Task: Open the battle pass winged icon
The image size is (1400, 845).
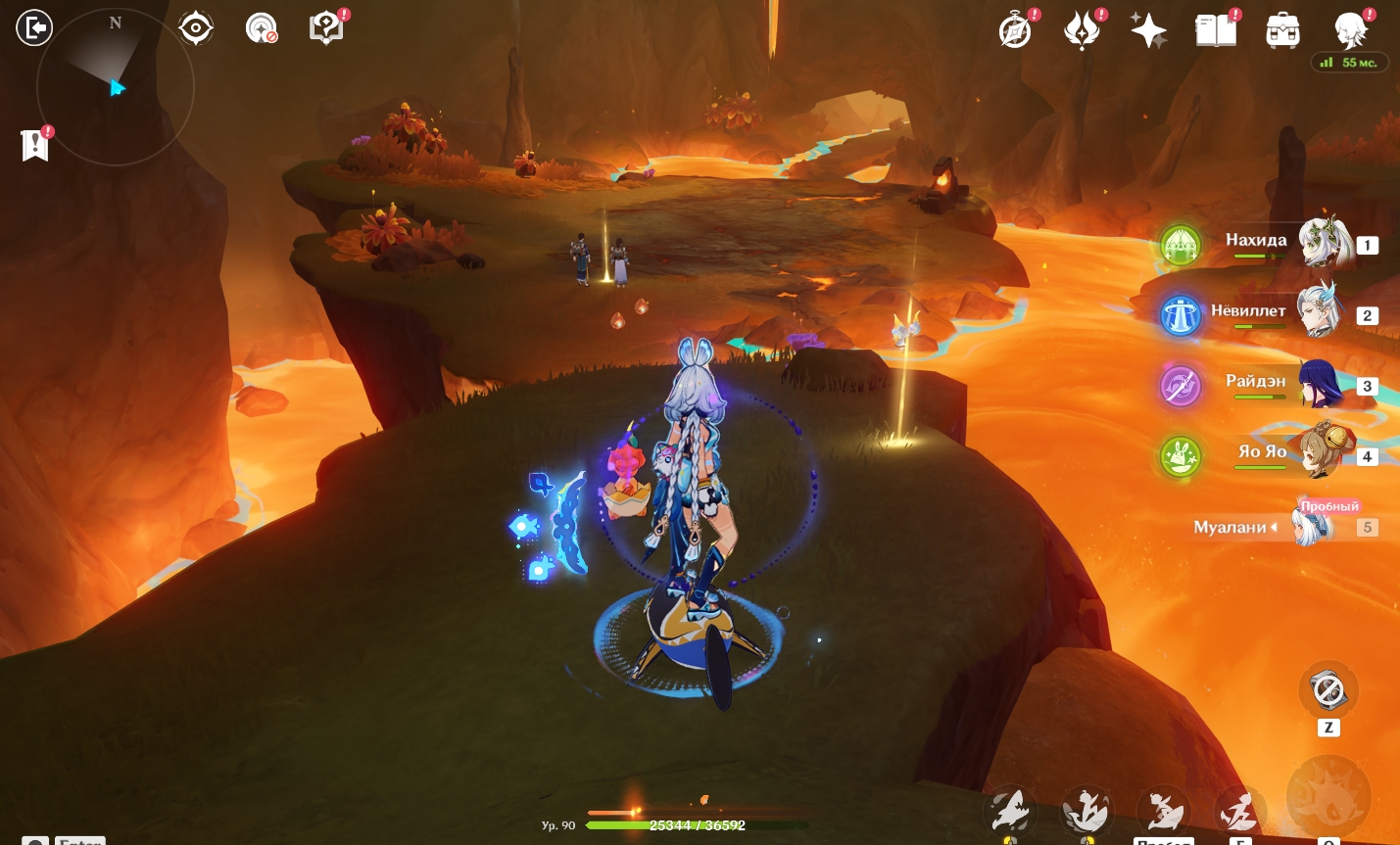Action: [x=1082, y=30]
